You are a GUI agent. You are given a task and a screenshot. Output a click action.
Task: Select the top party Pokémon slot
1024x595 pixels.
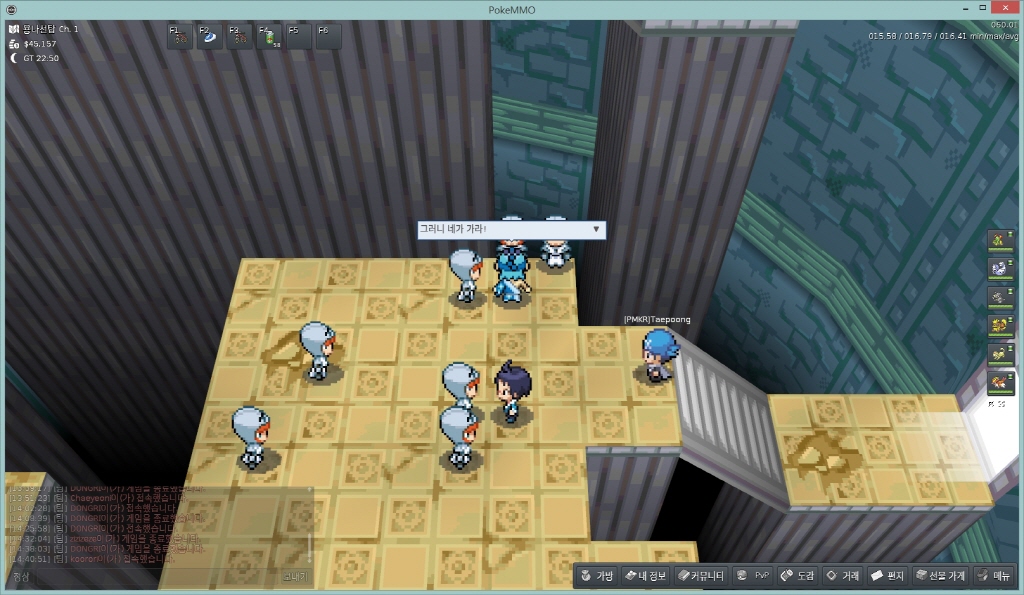click(x=998, y=239)
